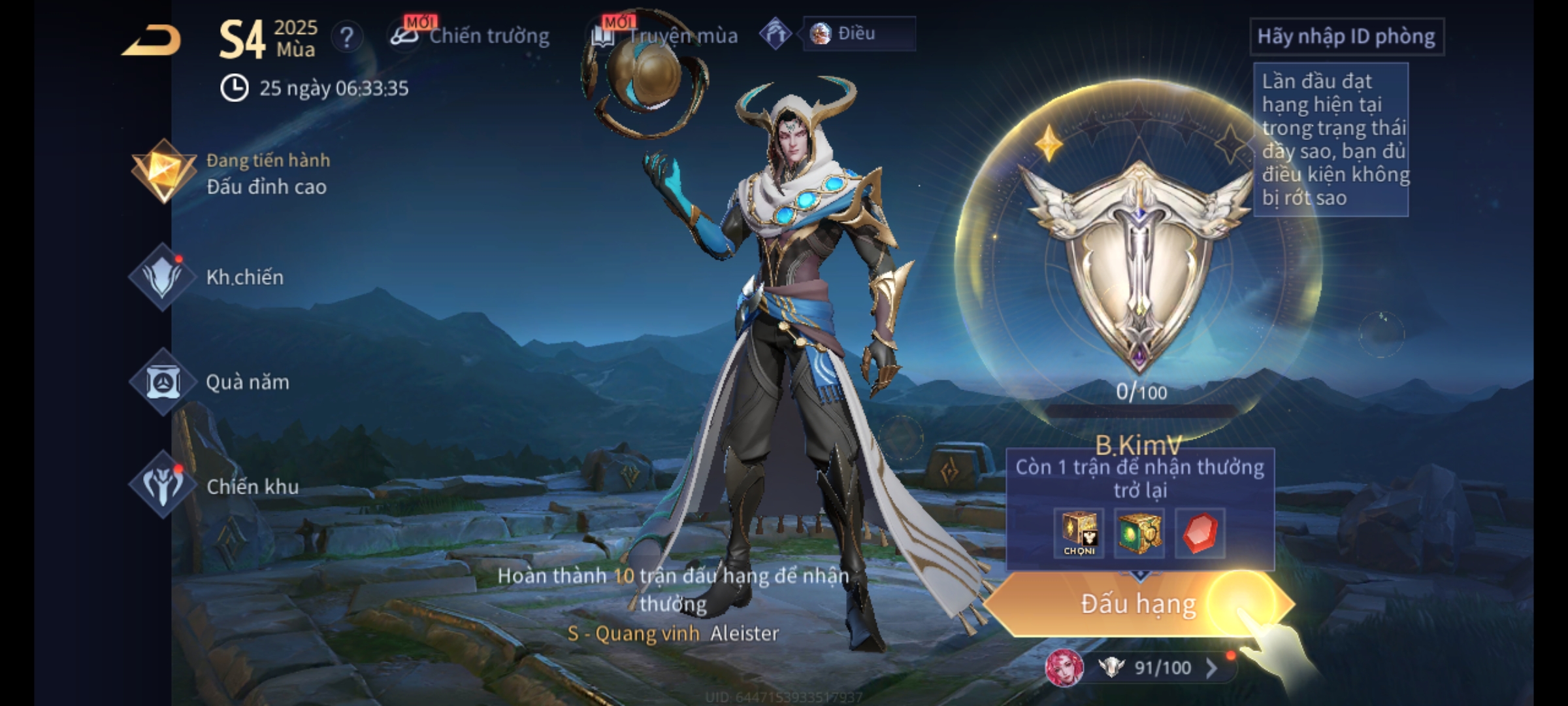View the CHỌN golden reward chest
The height and width of the screenshot is (706, 1568).
click(1079, 533)
